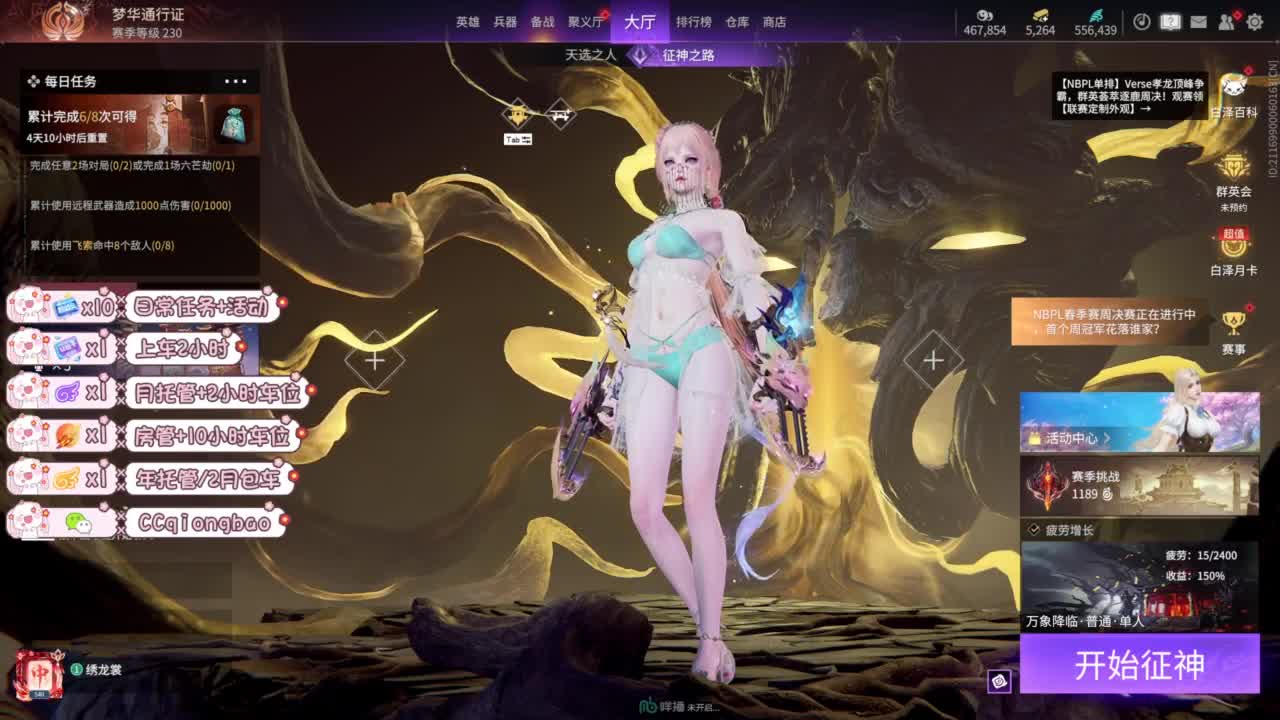Visit the 商店 shop tab

(x=774, y=22)
